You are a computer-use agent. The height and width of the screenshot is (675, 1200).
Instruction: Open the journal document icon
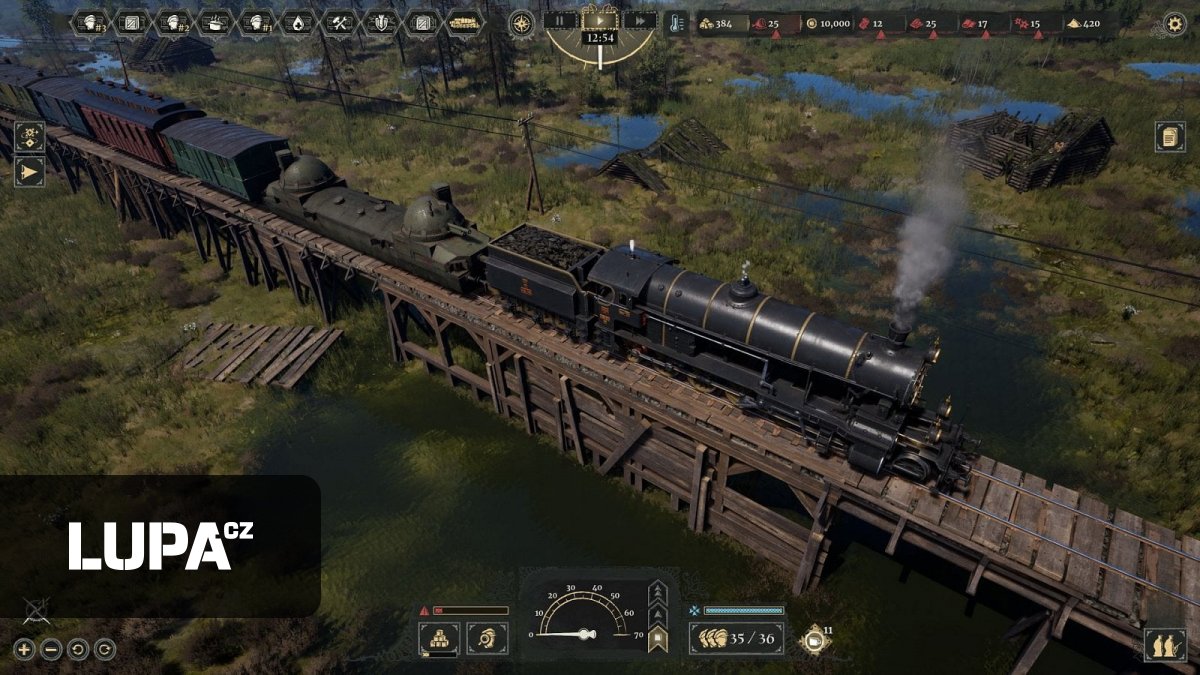pos(1170,136)
